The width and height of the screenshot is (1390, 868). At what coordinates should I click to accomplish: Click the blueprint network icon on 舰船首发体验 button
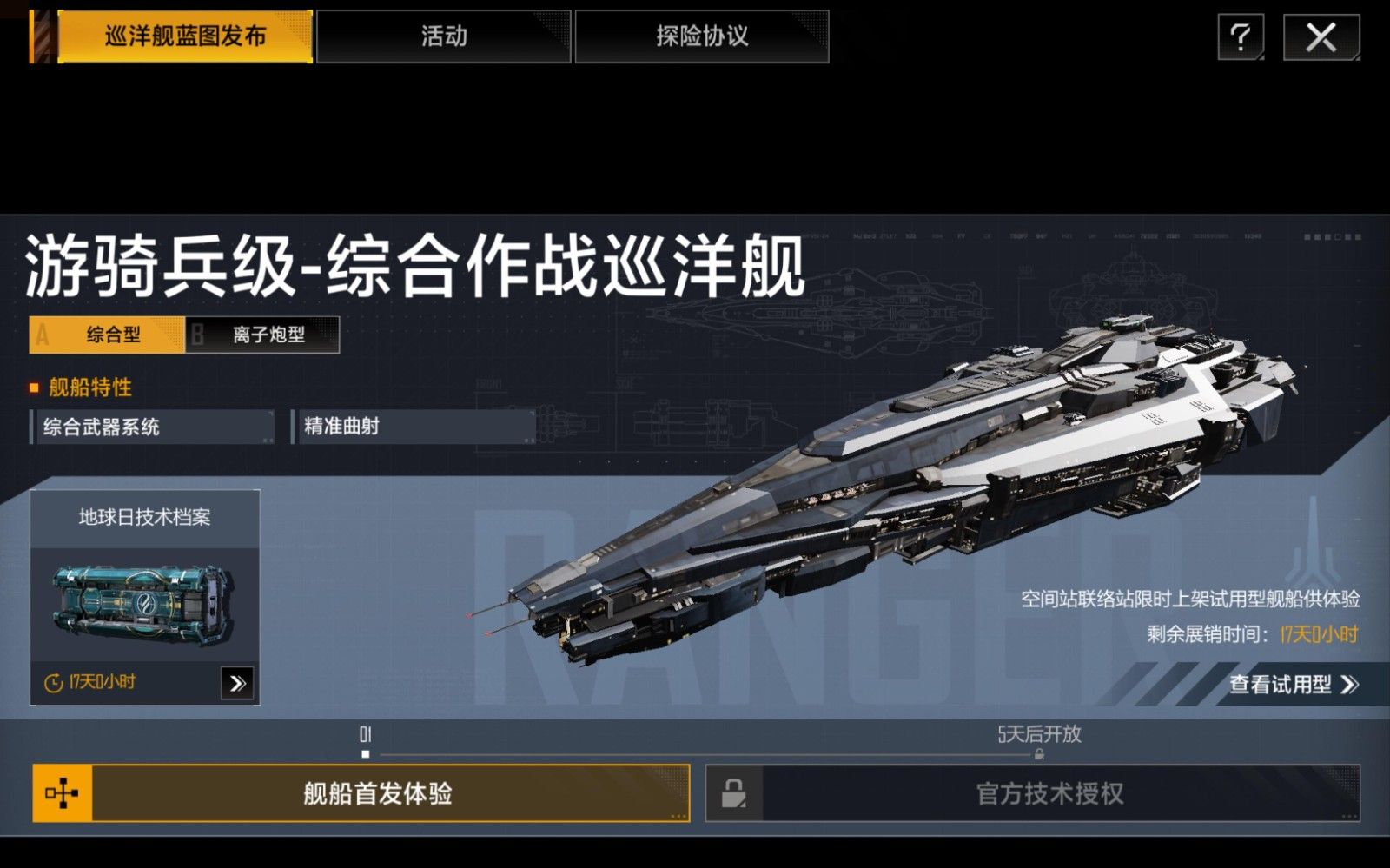point(61,793)
